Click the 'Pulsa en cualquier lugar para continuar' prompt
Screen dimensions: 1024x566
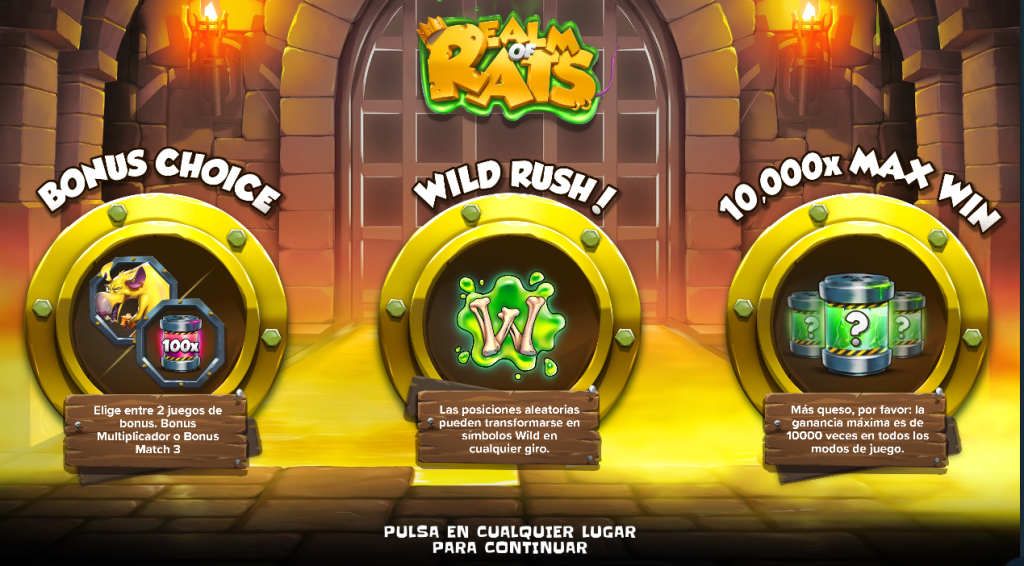510,539
